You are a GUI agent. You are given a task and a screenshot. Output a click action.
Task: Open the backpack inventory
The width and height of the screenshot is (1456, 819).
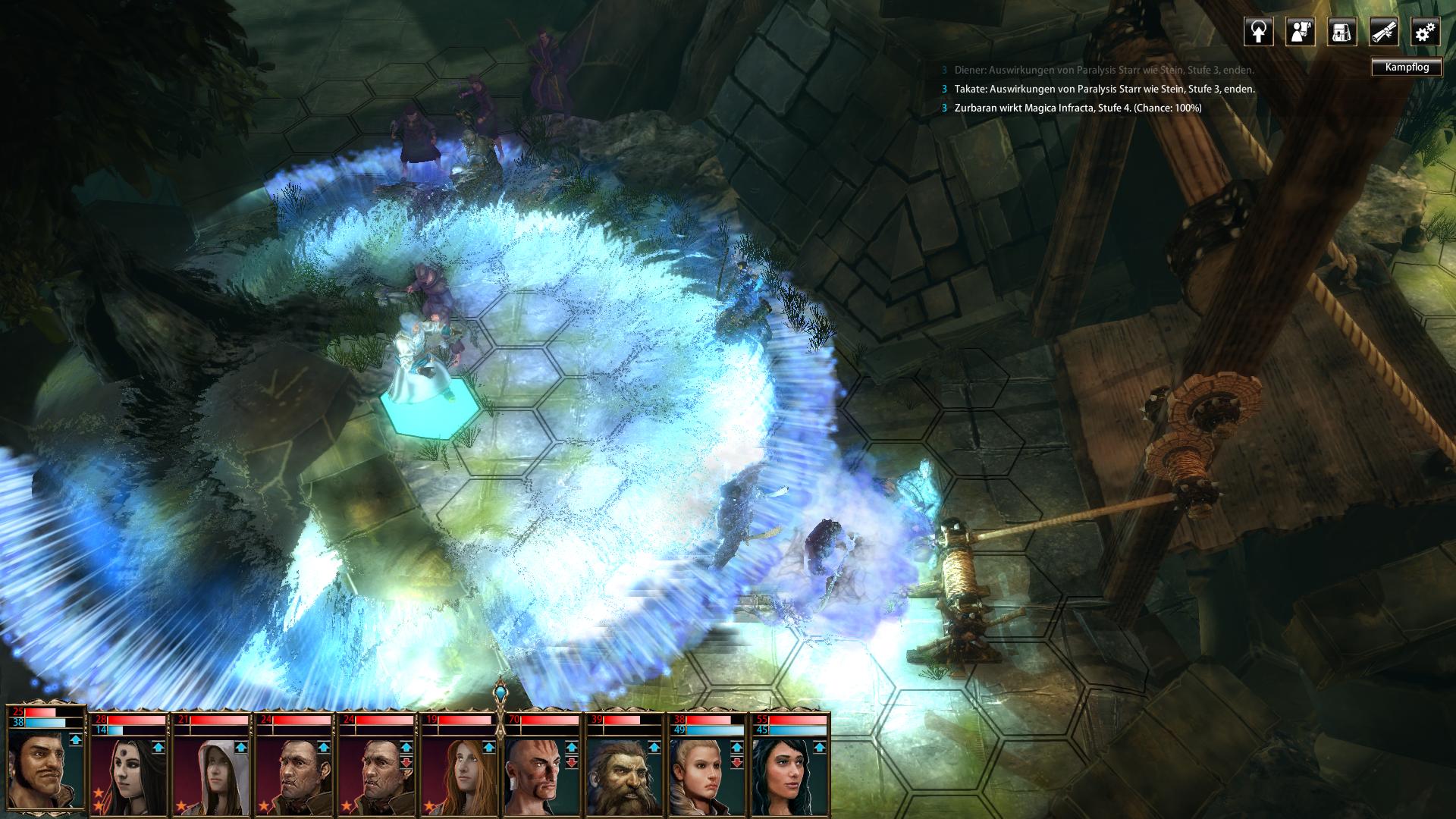click(1341, 33)
